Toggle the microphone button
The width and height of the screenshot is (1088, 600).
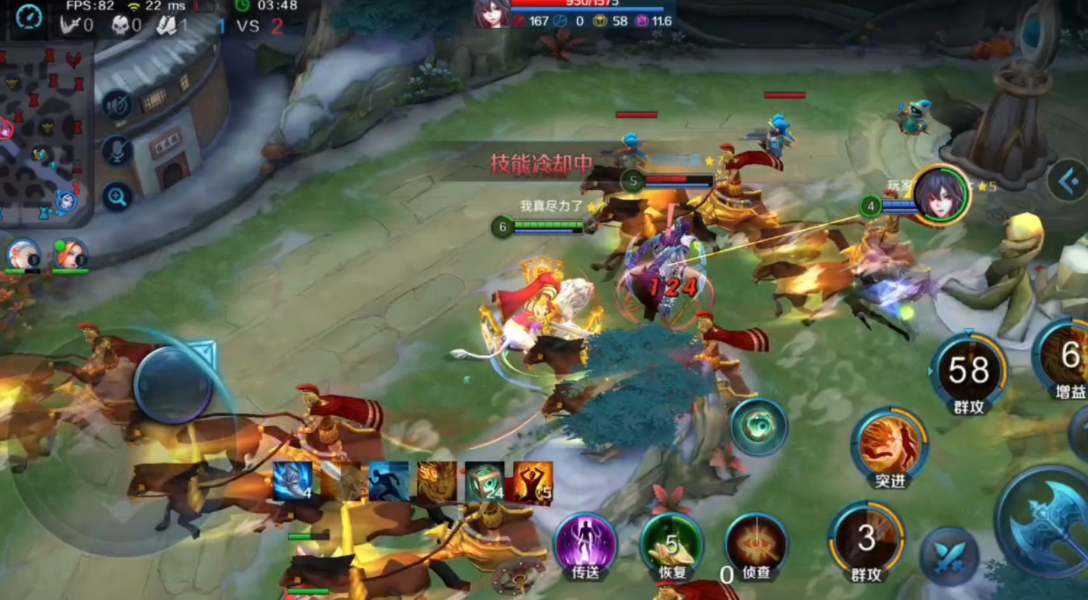point(118,151)
